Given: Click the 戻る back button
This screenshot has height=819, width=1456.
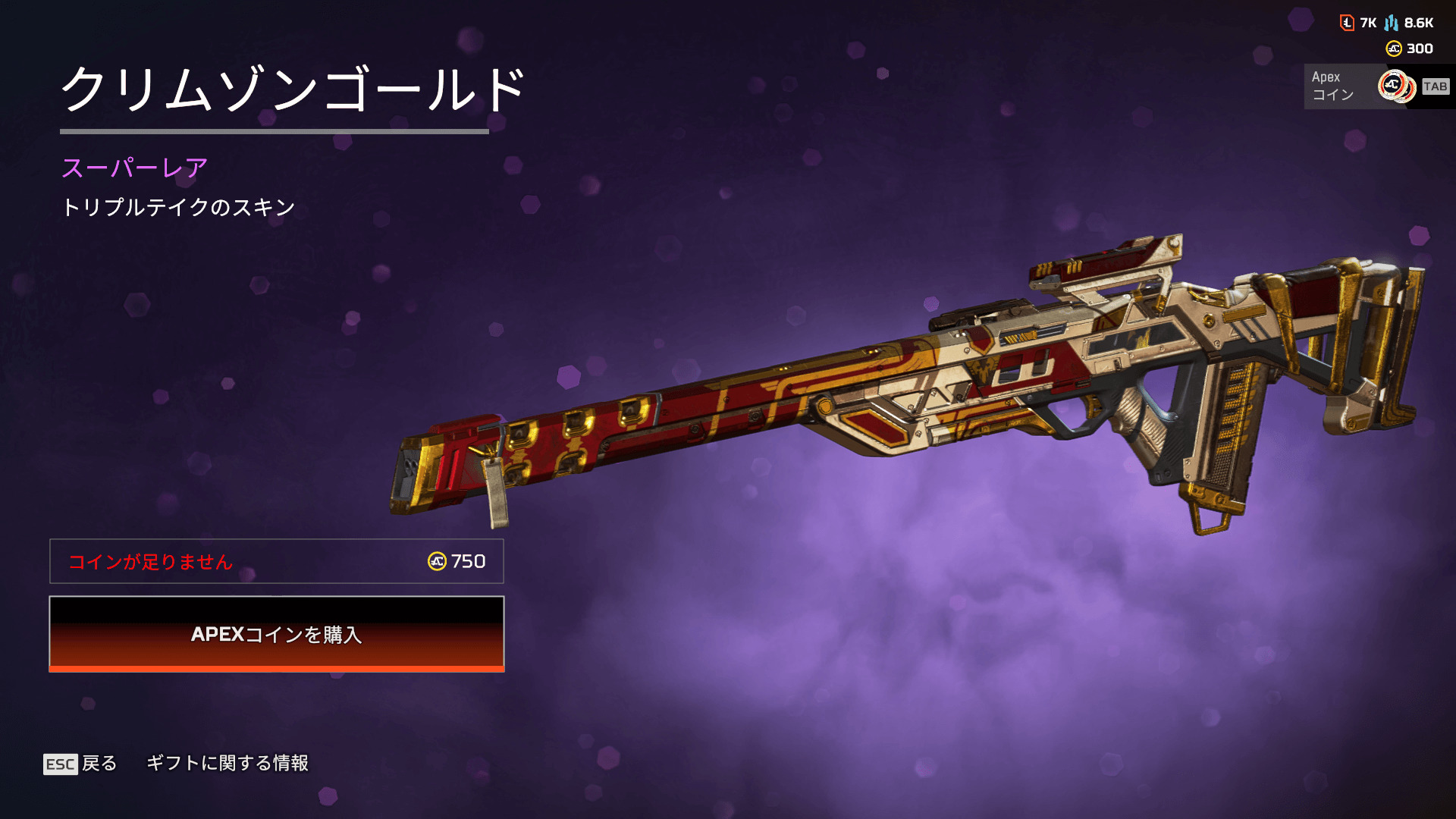Looking at the screenshot, I should coord(81,764).
